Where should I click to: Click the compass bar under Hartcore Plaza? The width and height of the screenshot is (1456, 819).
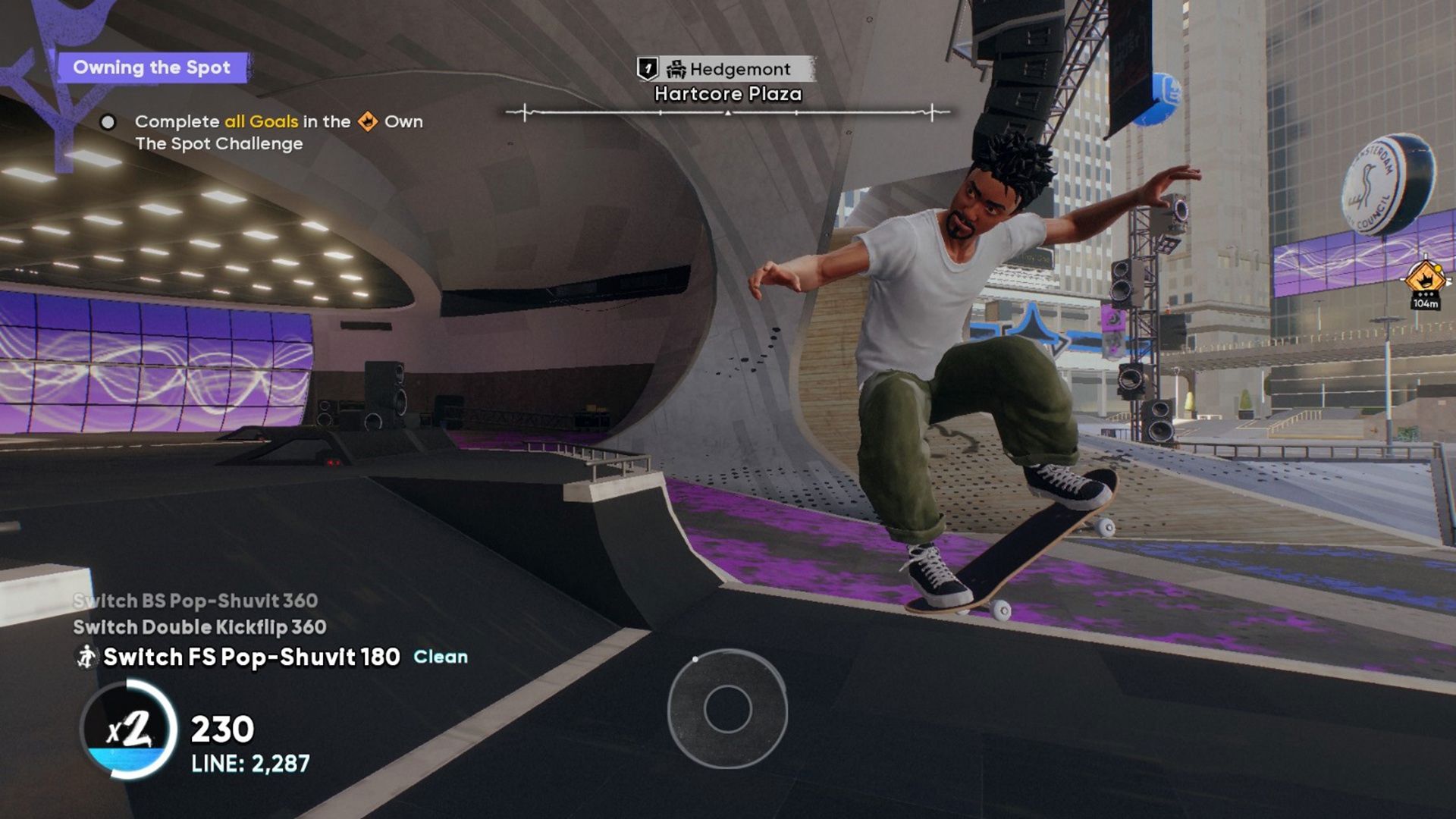(727, 113)
